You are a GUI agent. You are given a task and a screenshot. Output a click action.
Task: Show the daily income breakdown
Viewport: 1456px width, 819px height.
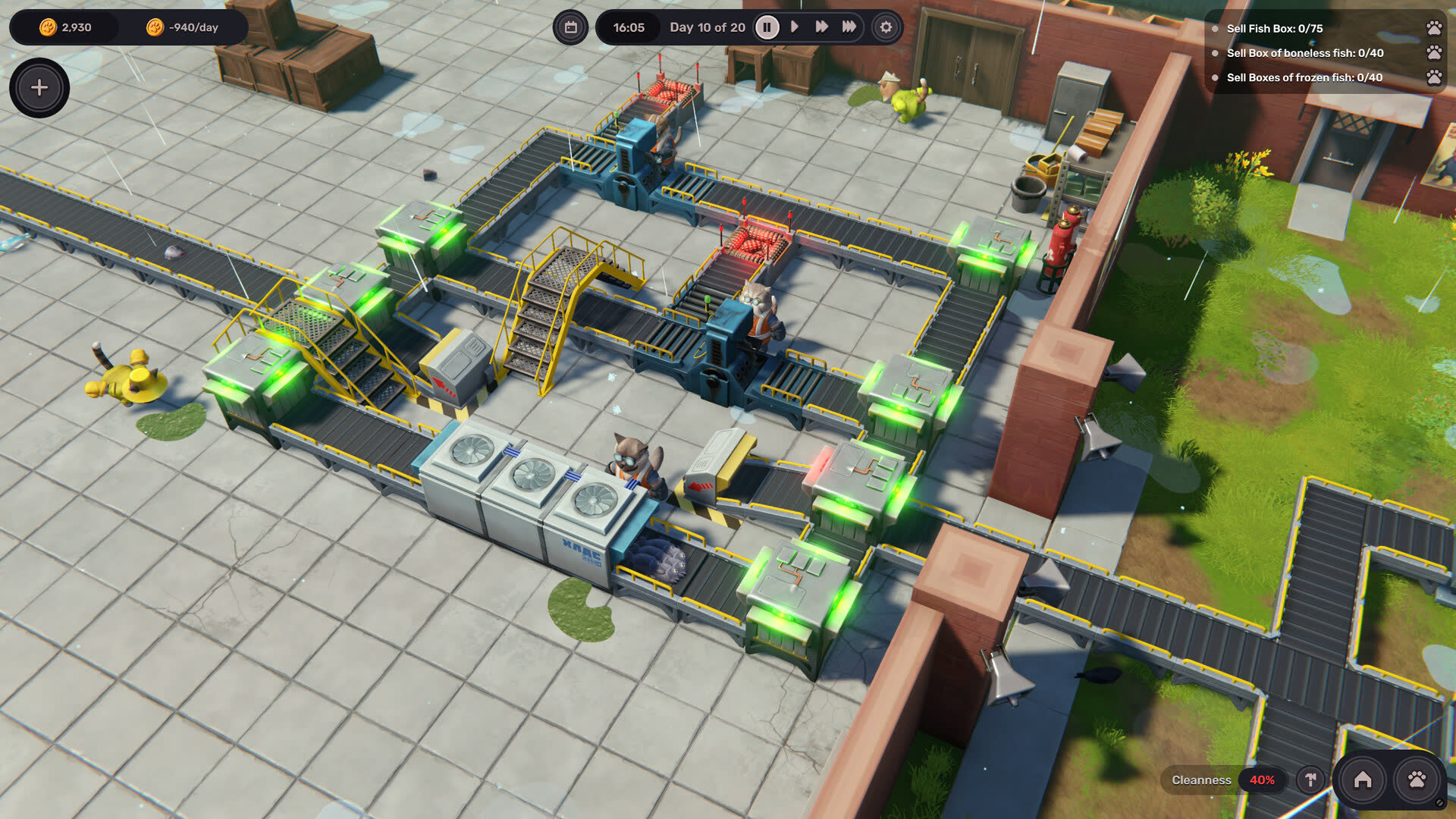184,27
